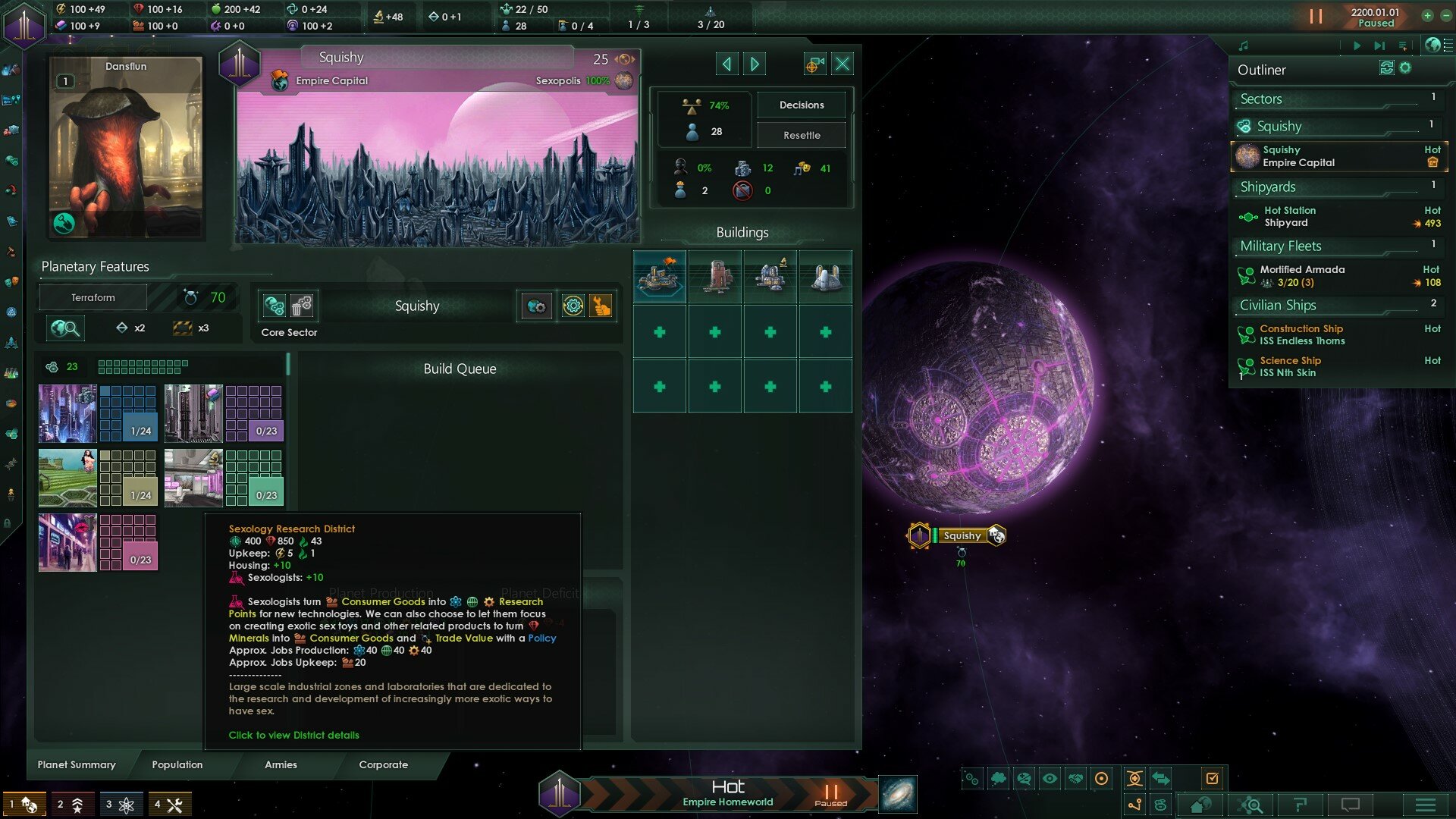Close the planet view window
The height and width of the screenshot is (819, 1456).
[x=843, y=64]
